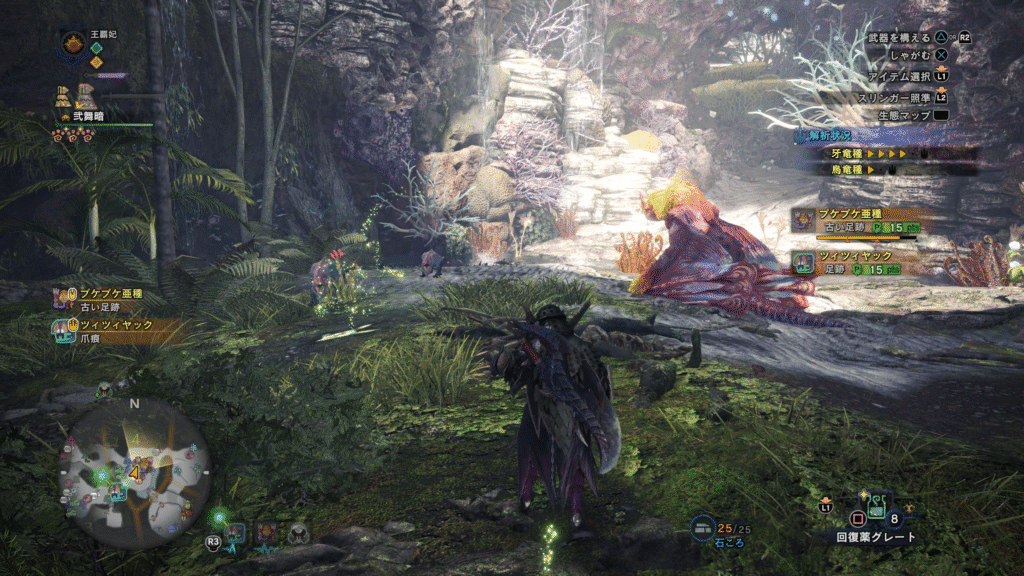This screenshot has width=1024, height=576.
Task: Click the 王覇妃 player emblem icon
Action: 72,43
